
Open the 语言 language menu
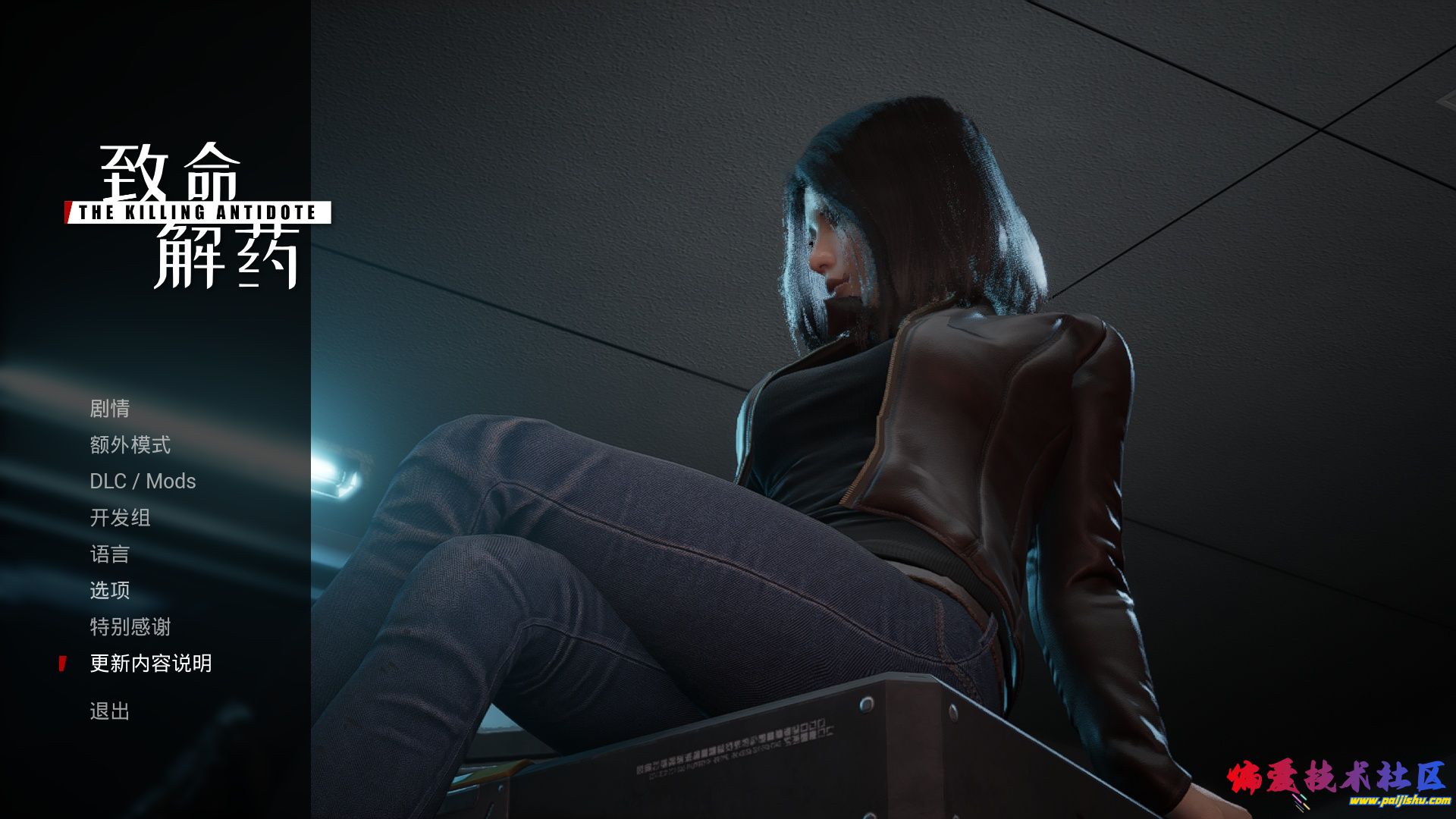click(110, 554)
